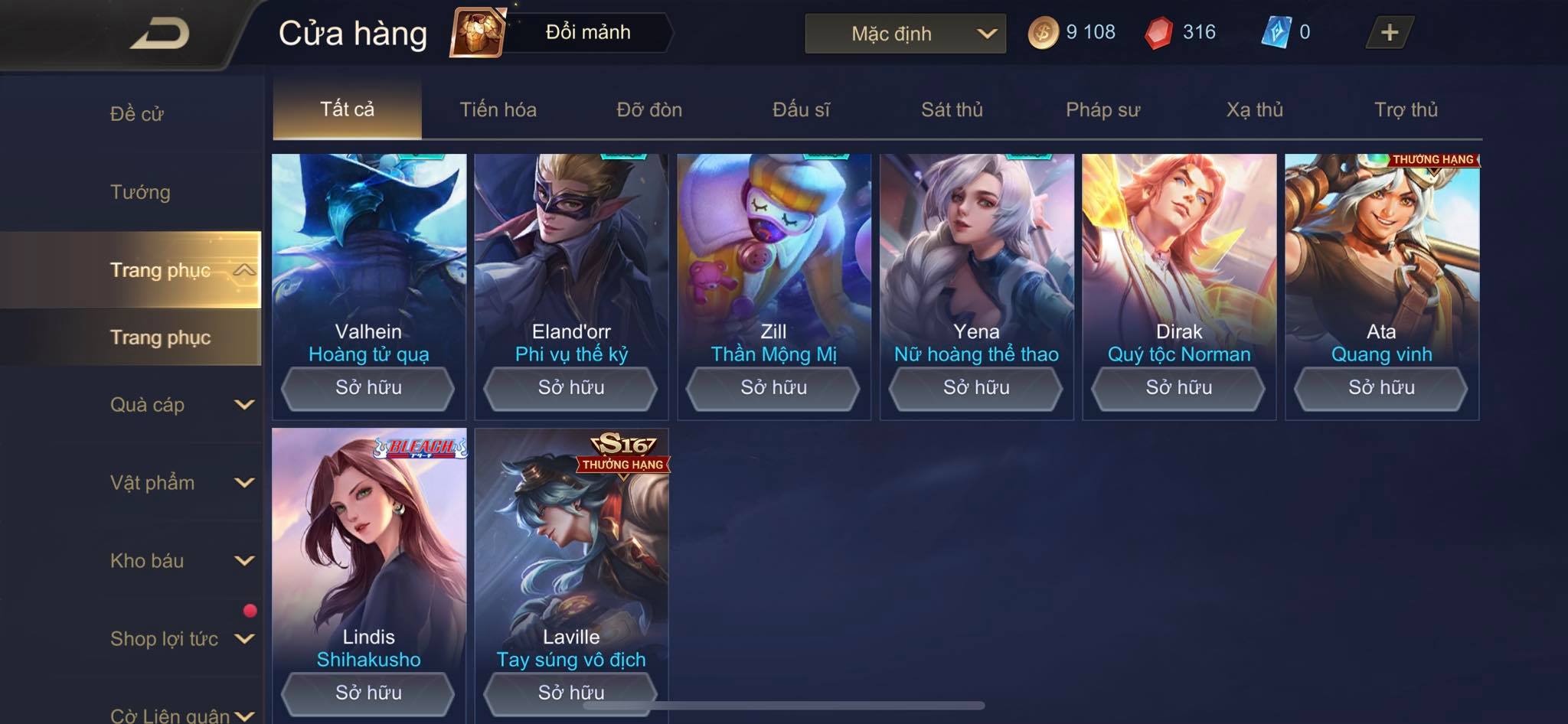Screen dimensions: 1568x724
Task: Expand the Quà cáp menu
Action: point(181,405)
